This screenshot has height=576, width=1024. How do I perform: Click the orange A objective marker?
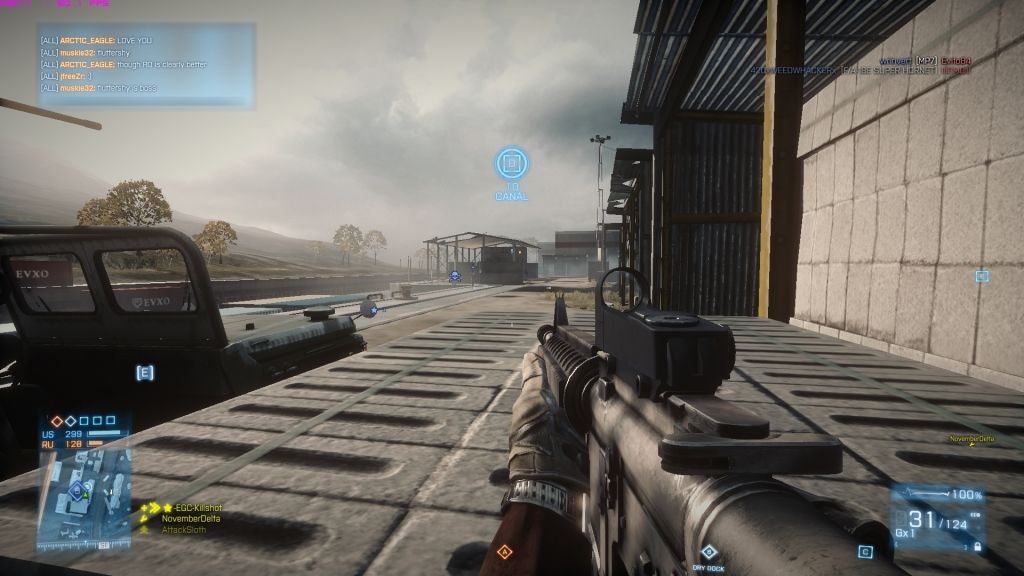(x=504, y=551)
